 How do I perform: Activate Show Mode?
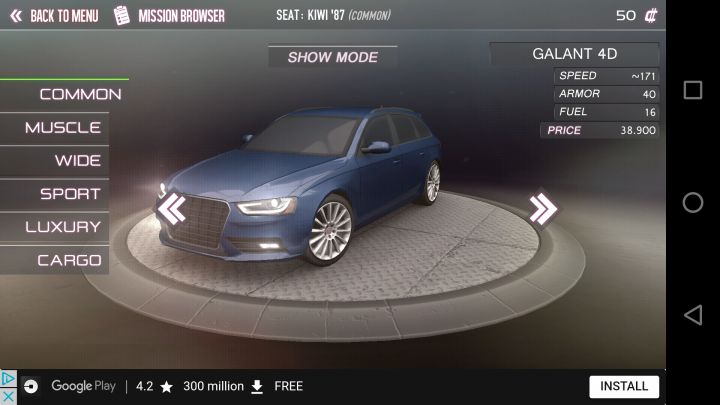pos(332,57)
